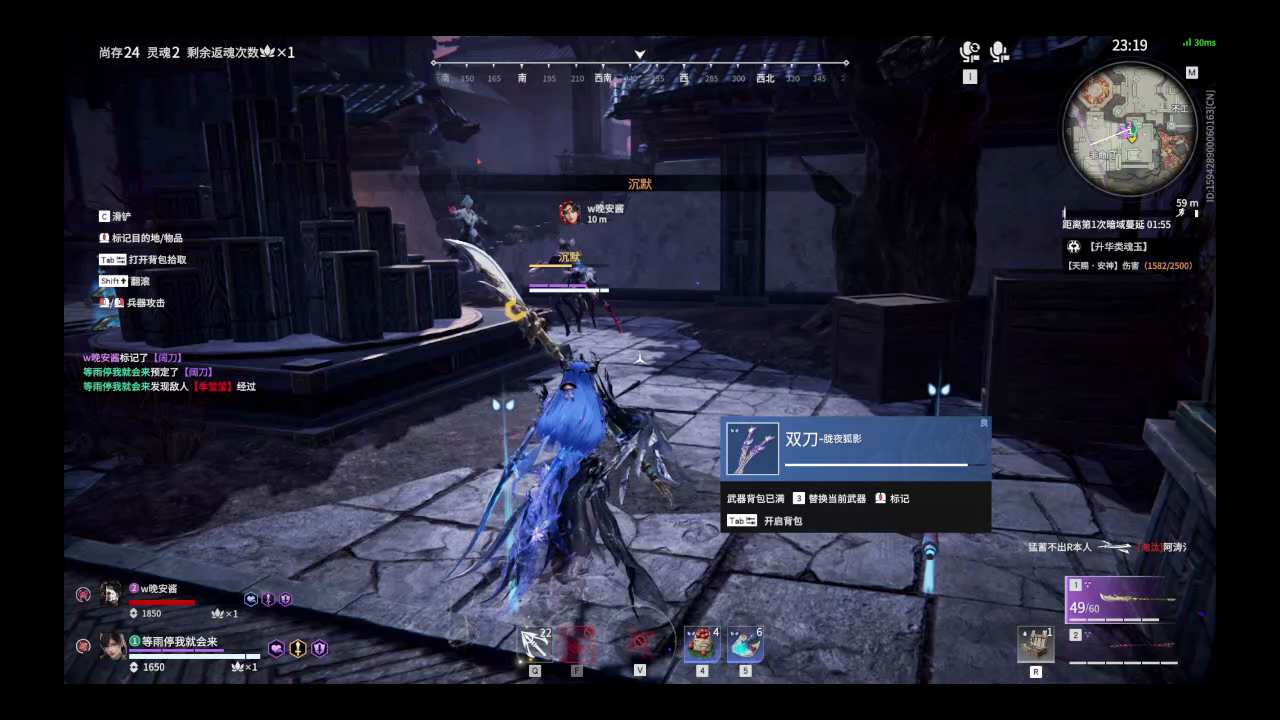1280x720 pixels.
Task: Use the red berry healing item
Action: pos(701,645)
